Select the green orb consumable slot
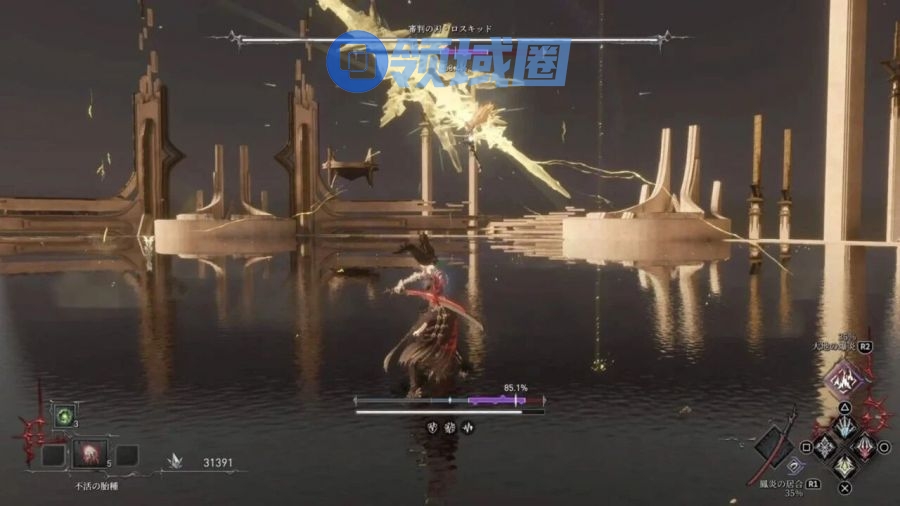Image resolution: width=900 pixels, height=506 pixels. (66, 414)
